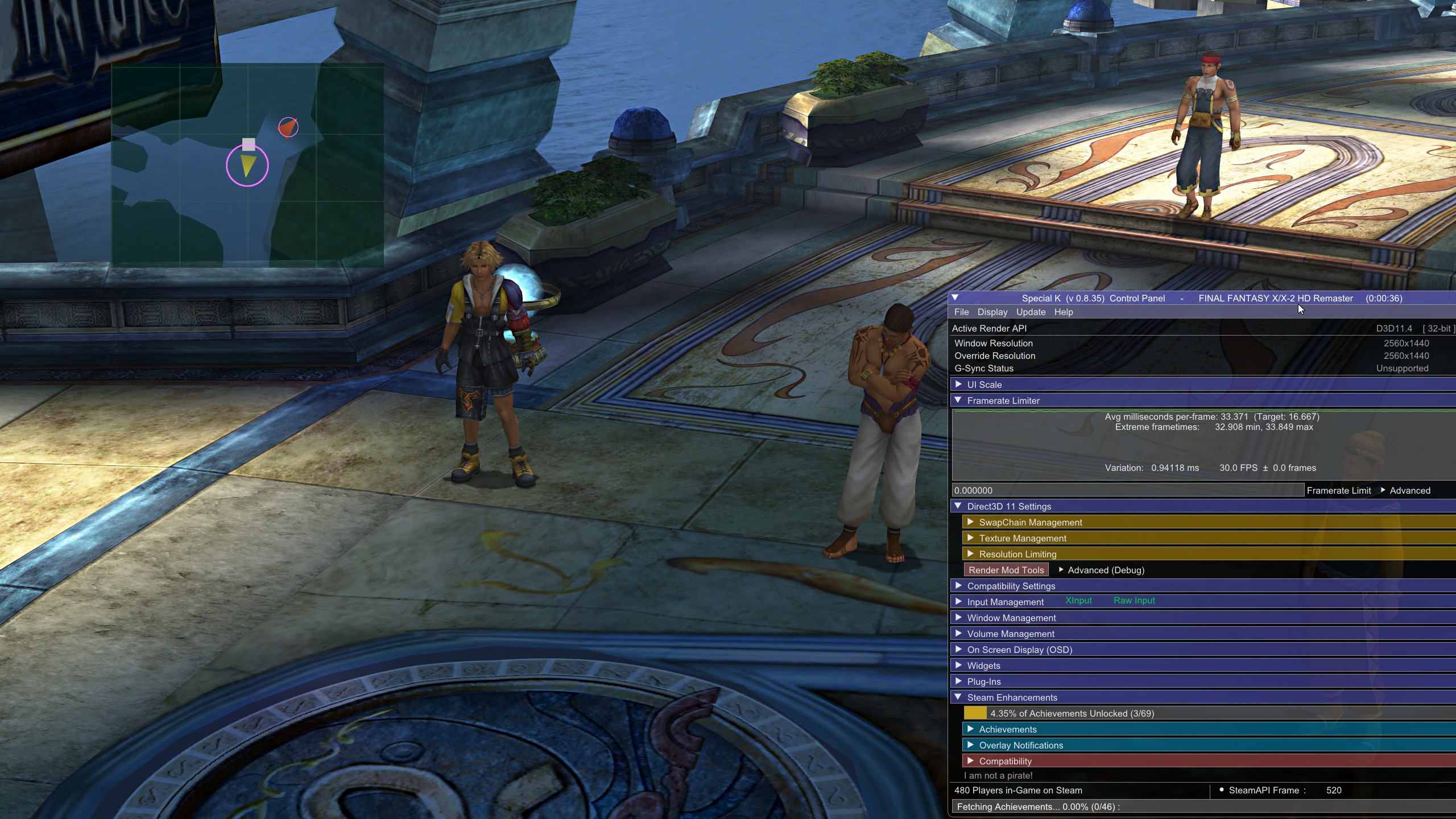Expand Volume Management section

pos(1010,634)
